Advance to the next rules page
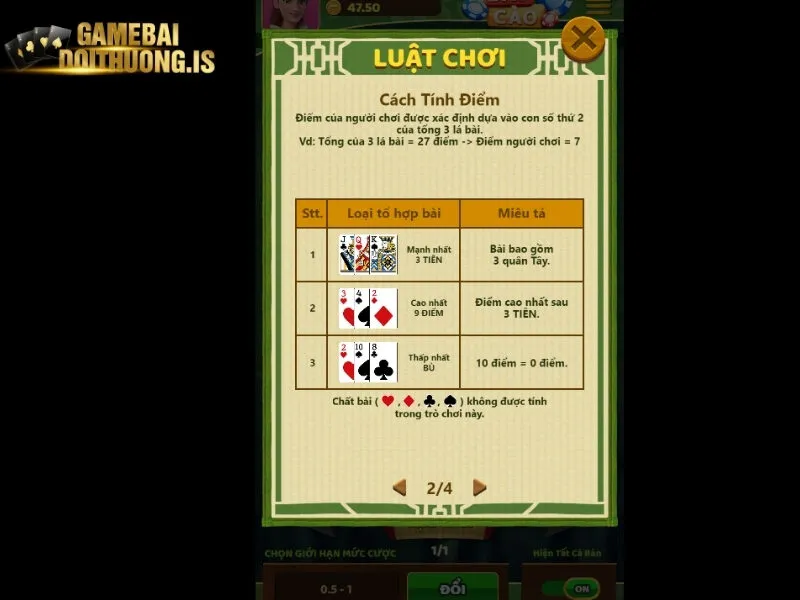The height and width of the screenshot is (600, 800). click(479, 488)
